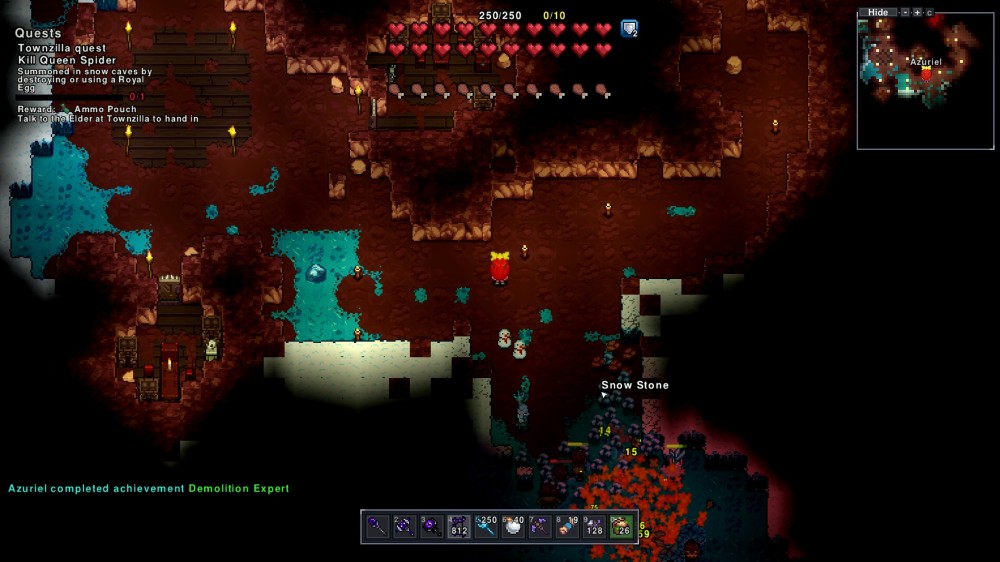The image size is (1000, 562).
Task: Choose hotbar slot 3 with the purple orb
Action: pos(431,527)
